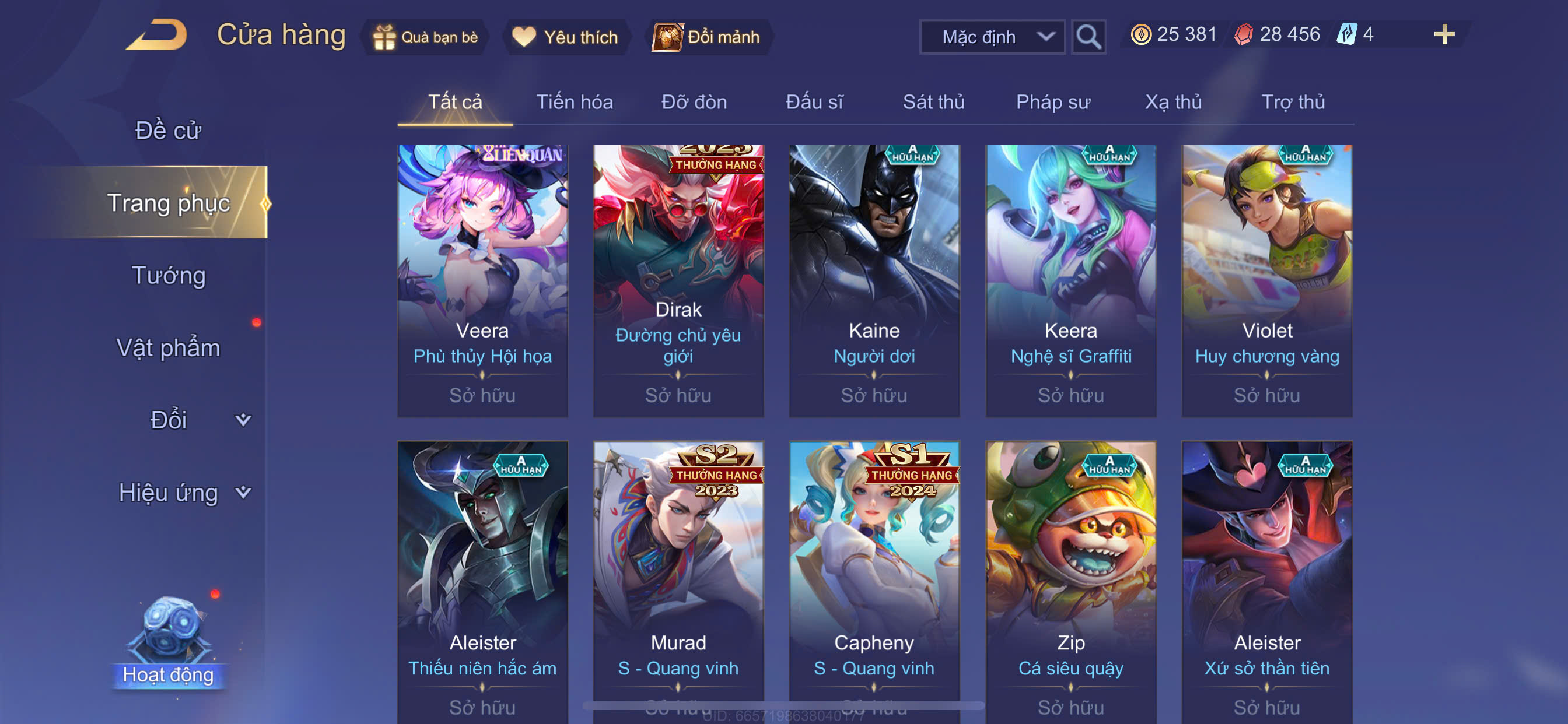Open the Yêu thích favorites list

pyautogui.click(x=565, y=37)
